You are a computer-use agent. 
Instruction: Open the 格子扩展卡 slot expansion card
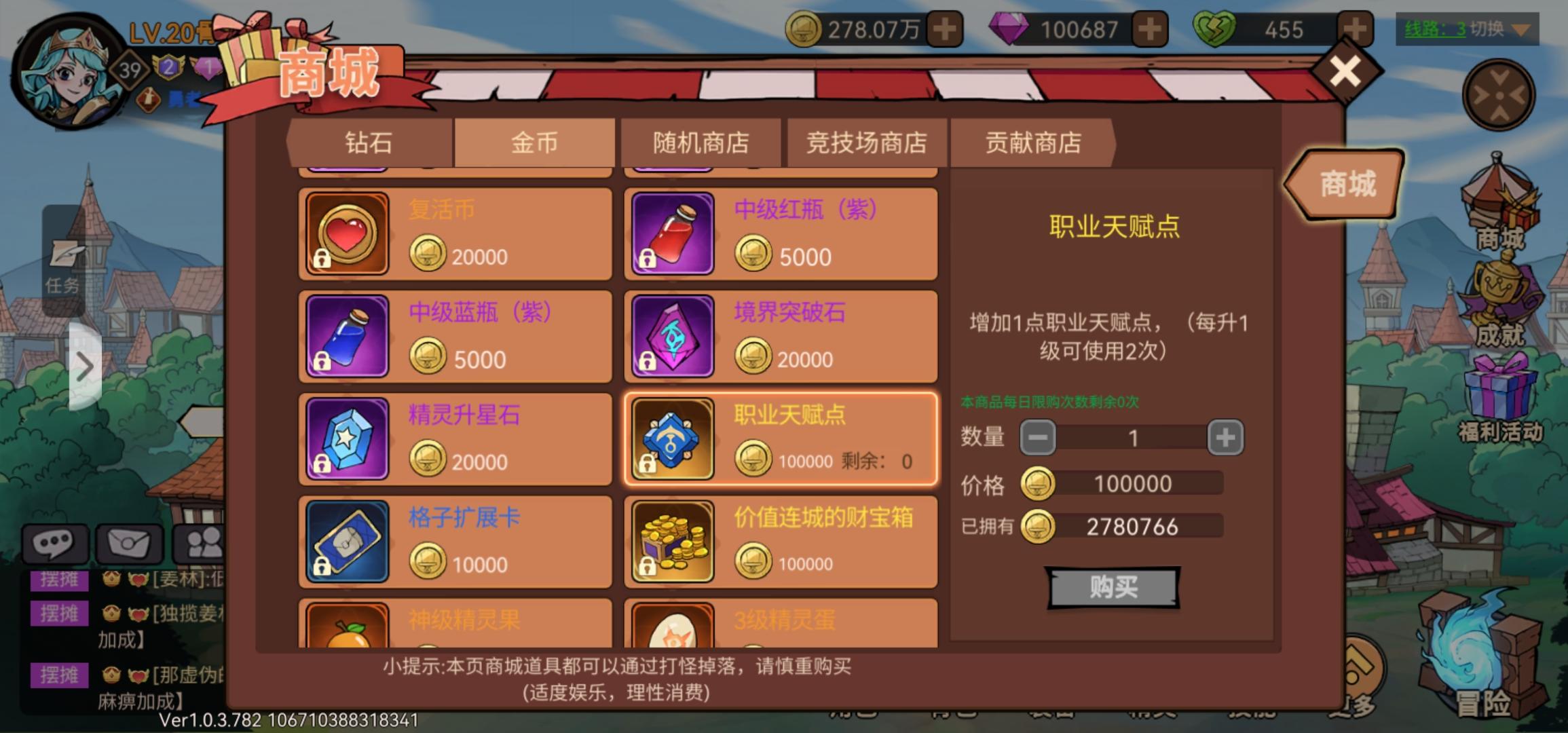(x=455, y=541)
